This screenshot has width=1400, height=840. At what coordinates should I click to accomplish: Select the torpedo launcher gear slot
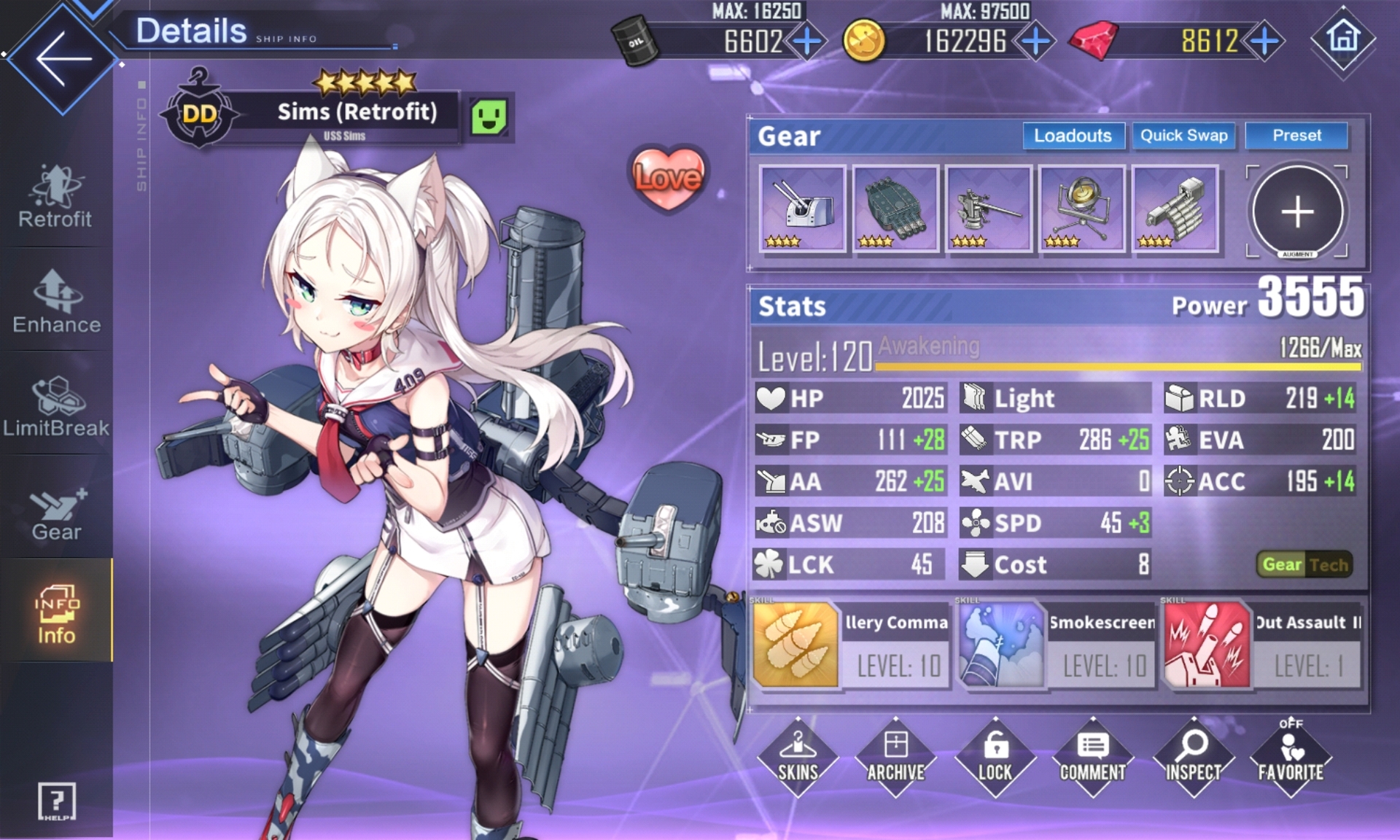pos(895,209)
